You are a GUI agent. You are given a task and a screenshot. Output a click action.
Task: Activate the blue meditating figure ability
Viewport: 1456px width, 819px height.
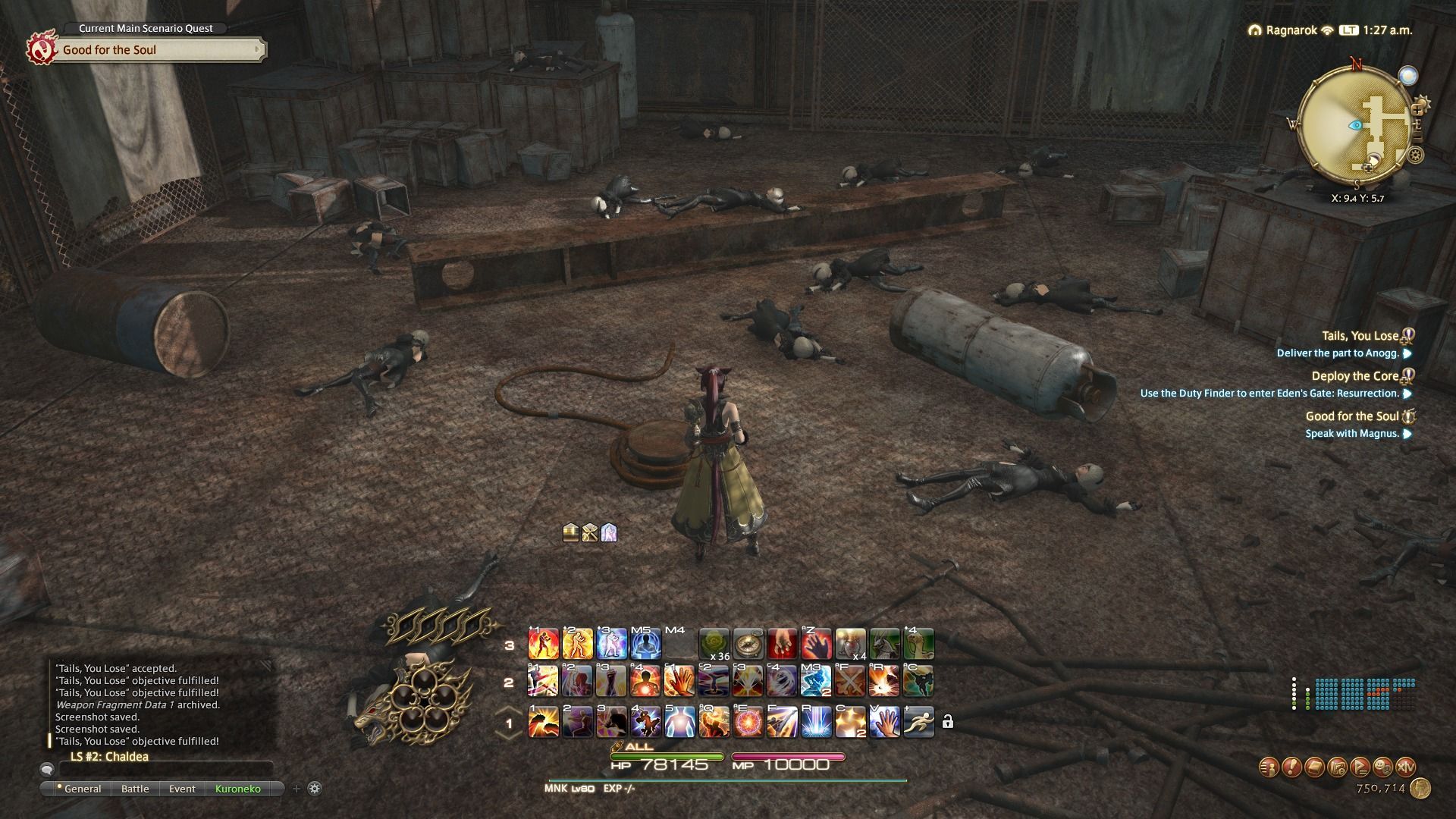(645, 644)
